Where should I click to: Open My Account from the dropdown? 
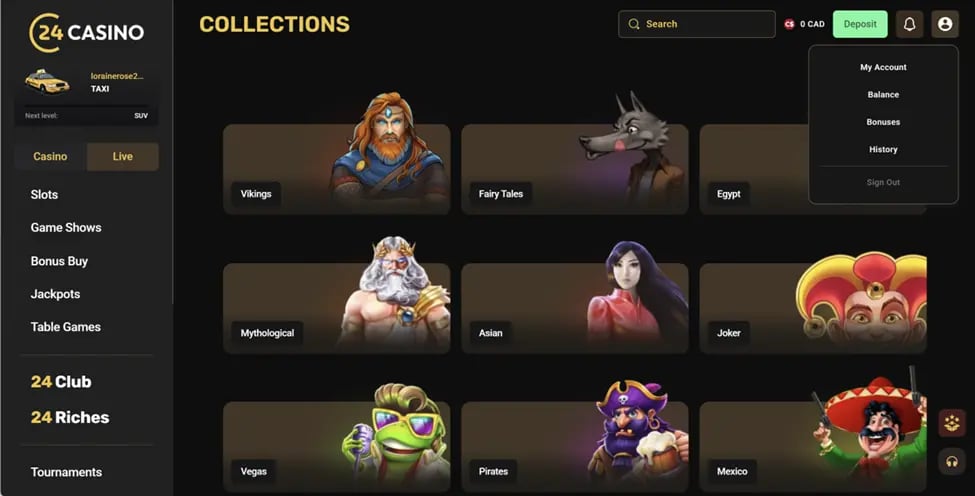point(883,67)
